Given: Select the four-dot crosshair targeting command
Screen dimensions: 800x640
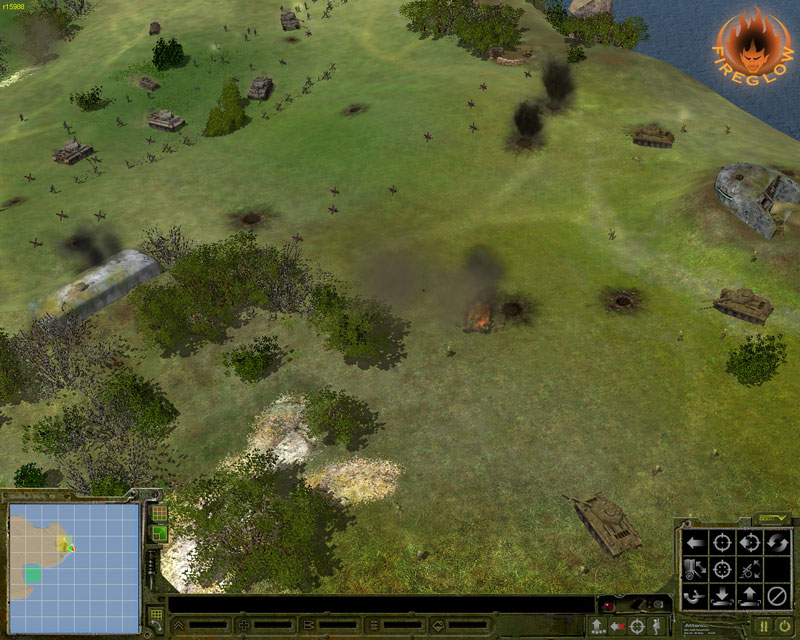Looking at the screenshot, I should pyautogui.click(x=722, y=570).
